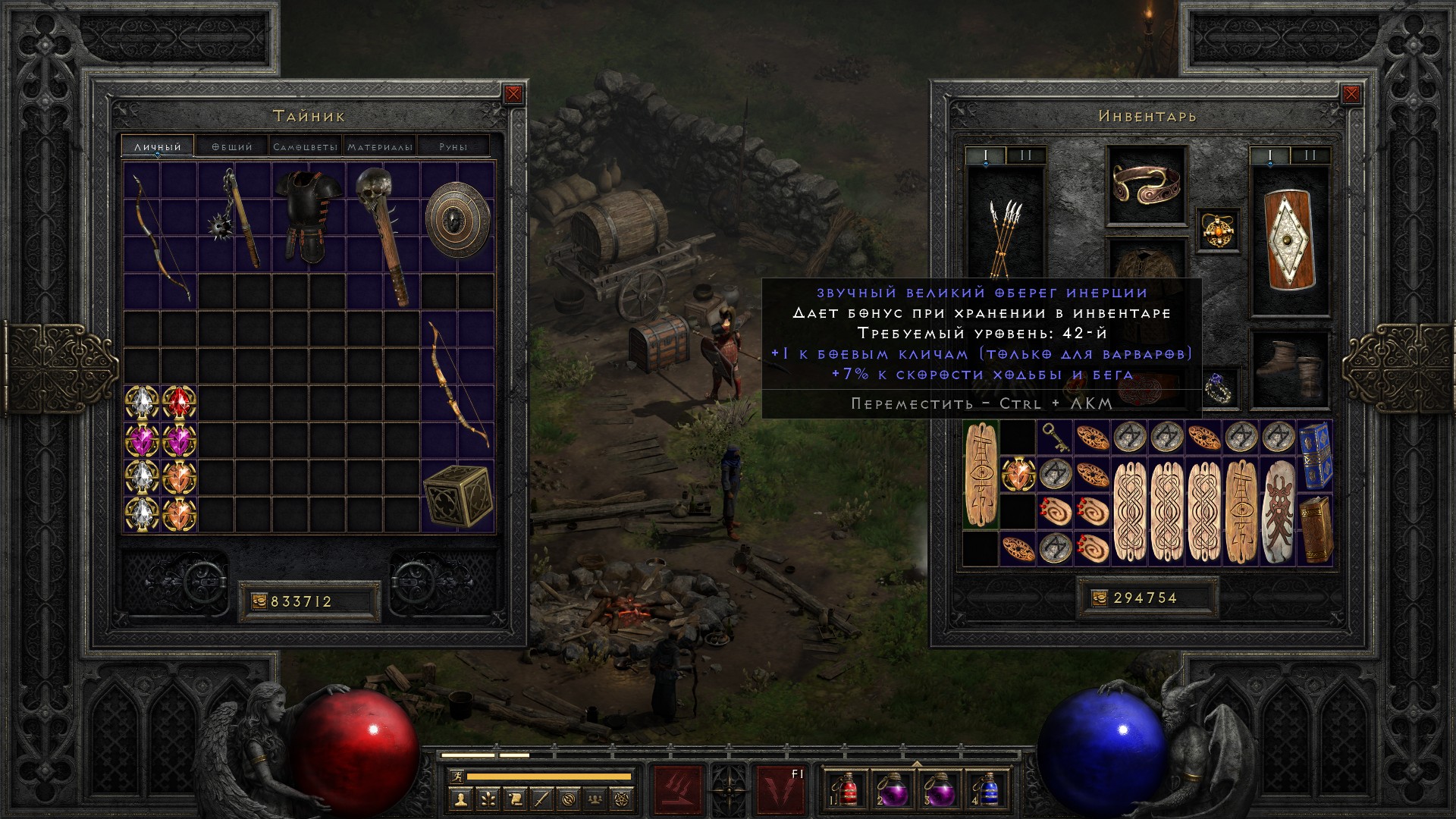Open the Самоцветы stash tab
Image resolution: width=1456 pixels, height=819 pixels.
[305, 146]
